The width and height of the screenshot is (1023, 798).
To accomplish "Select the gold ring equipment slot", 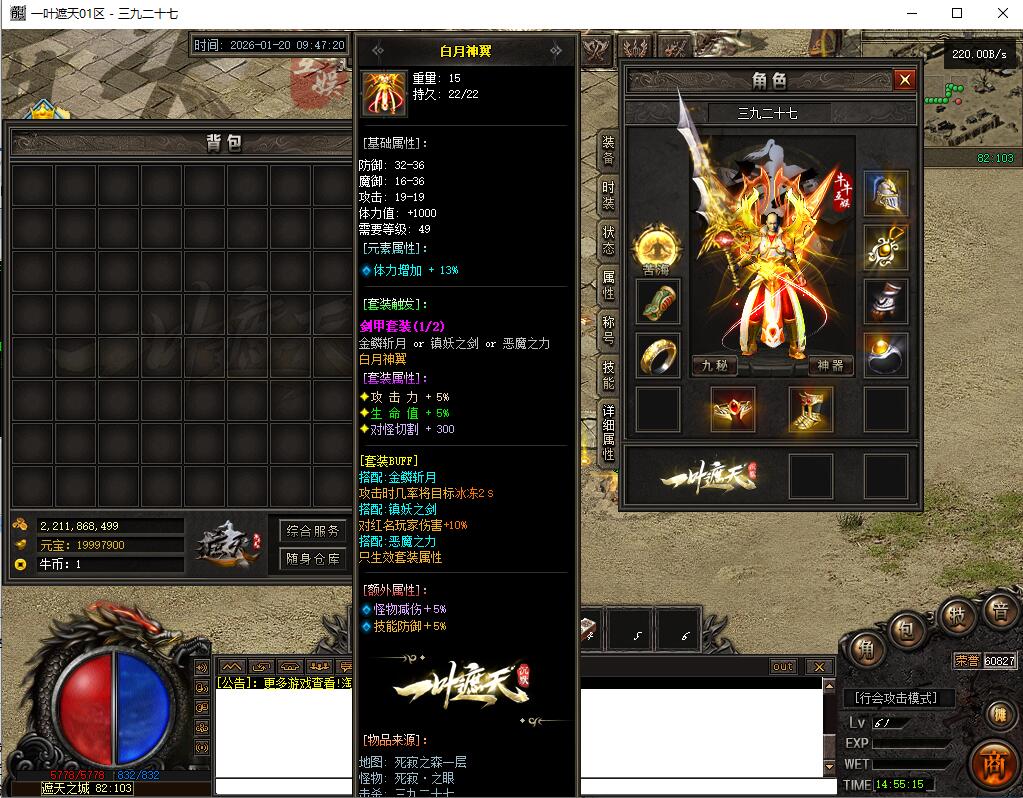I will pyautogui.click(x=658, y=355).
